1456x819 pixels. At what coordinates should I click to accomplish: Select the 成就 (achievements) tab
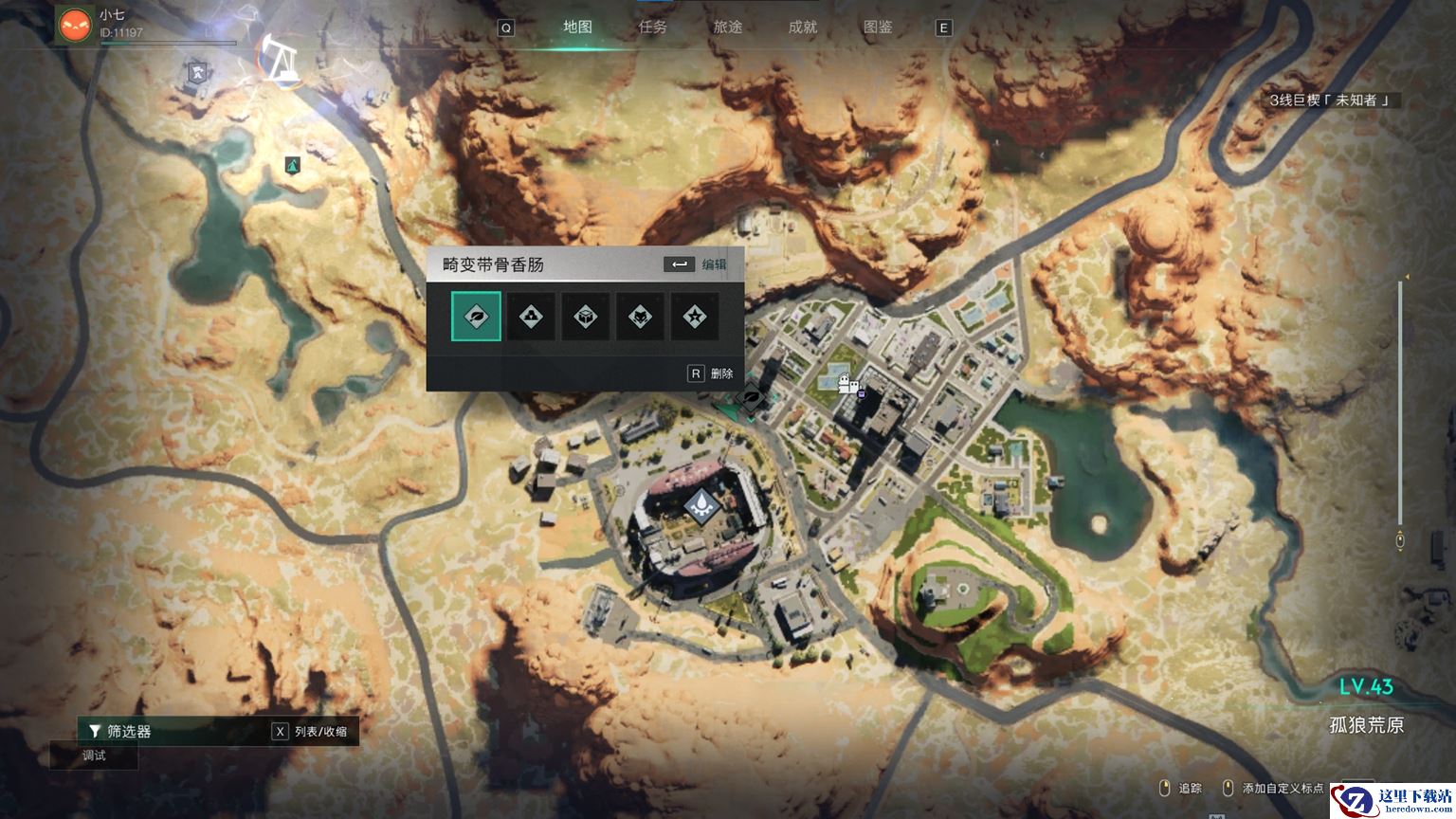[802, 27]
